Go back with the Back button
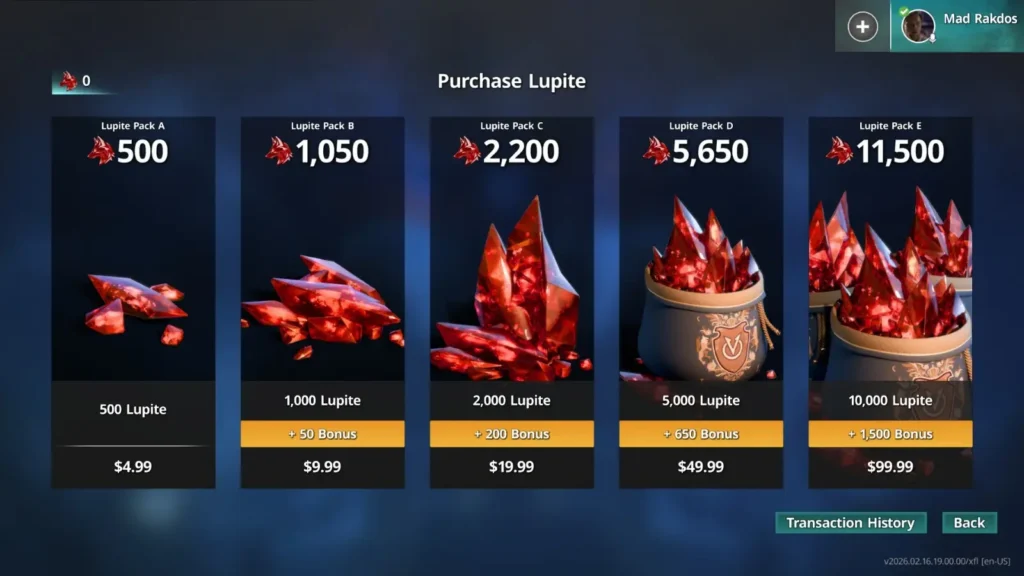The image size is (1024, 576). pos(969,523)
